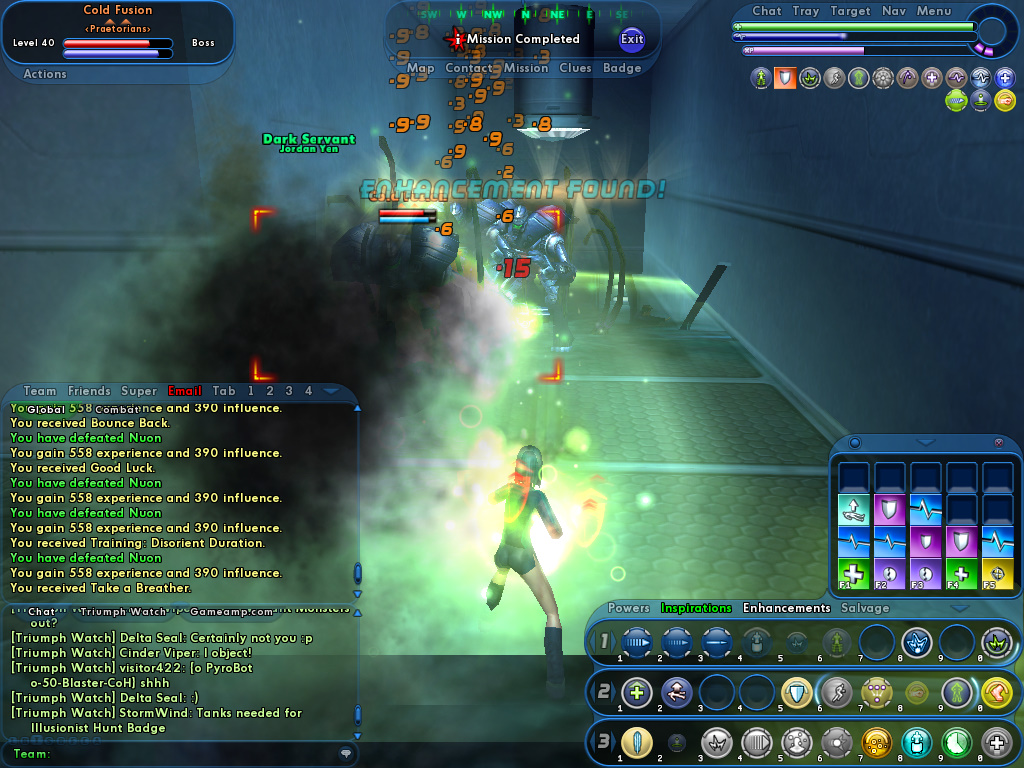Image resolution: width=1024 pixels, height=768 pixels.
Task: Open the Enhancements window
Action: (786, 608)
